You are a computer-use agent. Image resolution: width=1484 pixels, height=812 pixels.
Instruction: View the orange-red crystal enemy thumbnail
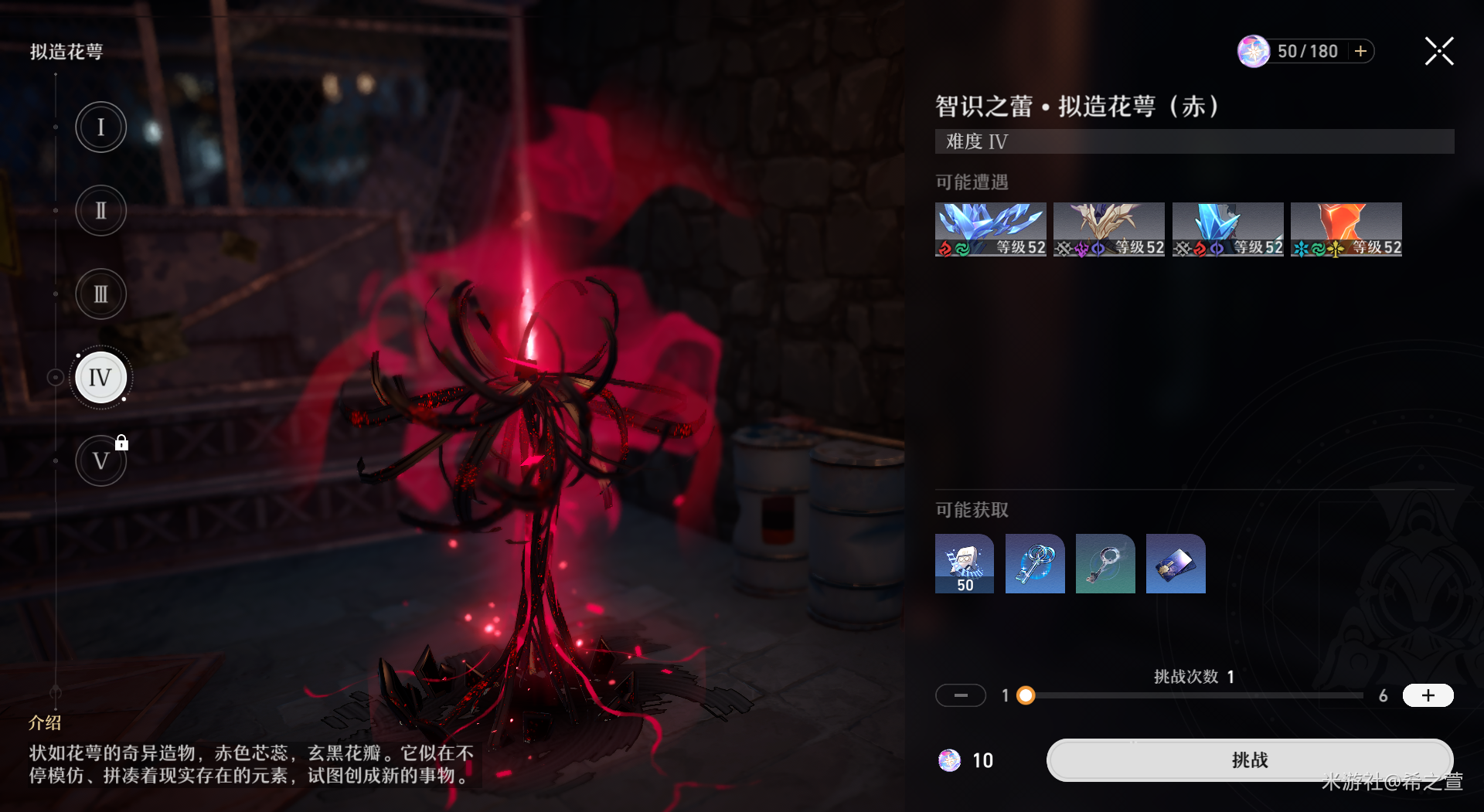(1346, 229)
